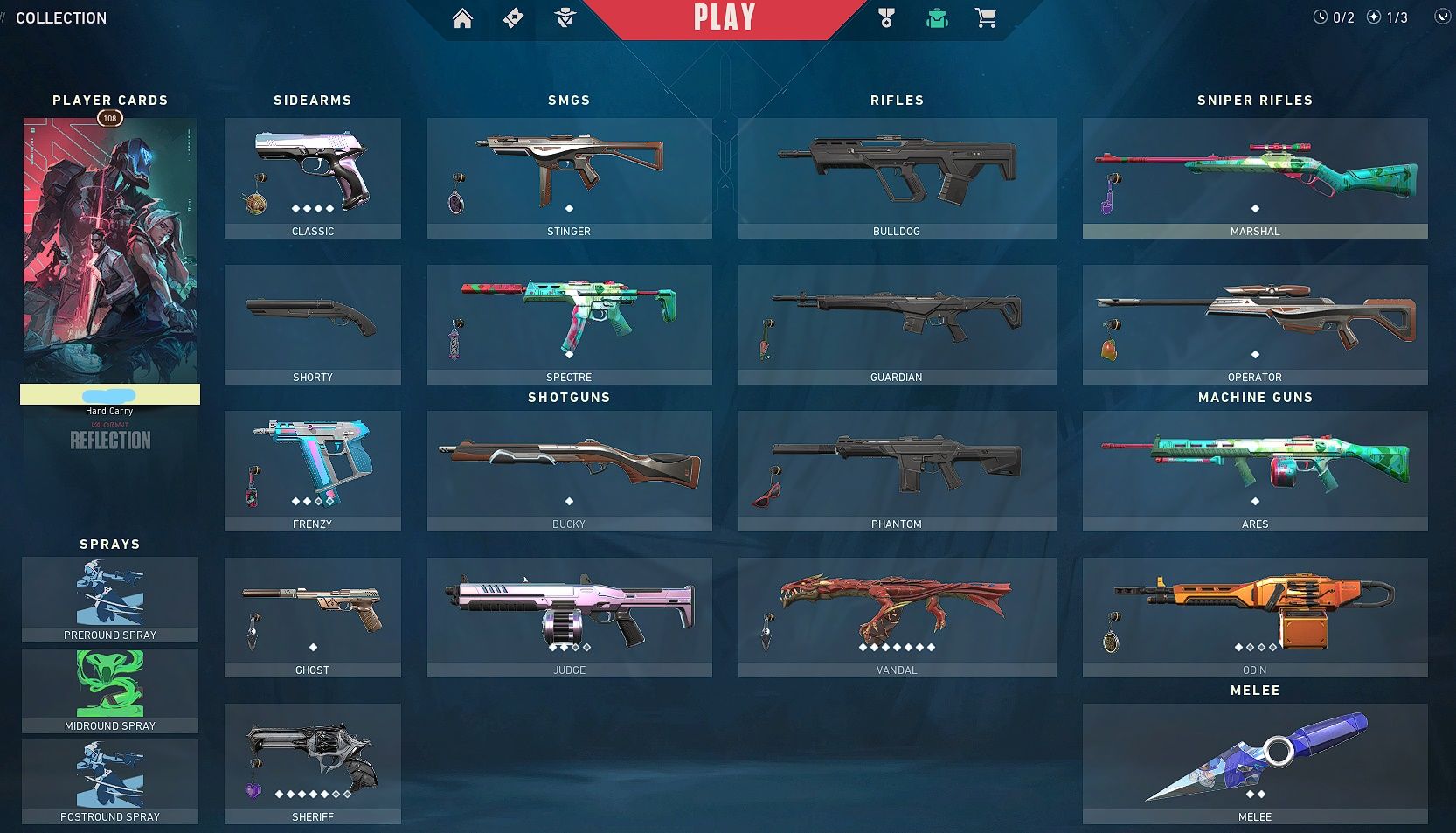Select the Stinger SMG tile
This screenshot has height=833, width=1456.
pyautogui.click(x=569, y=177)
